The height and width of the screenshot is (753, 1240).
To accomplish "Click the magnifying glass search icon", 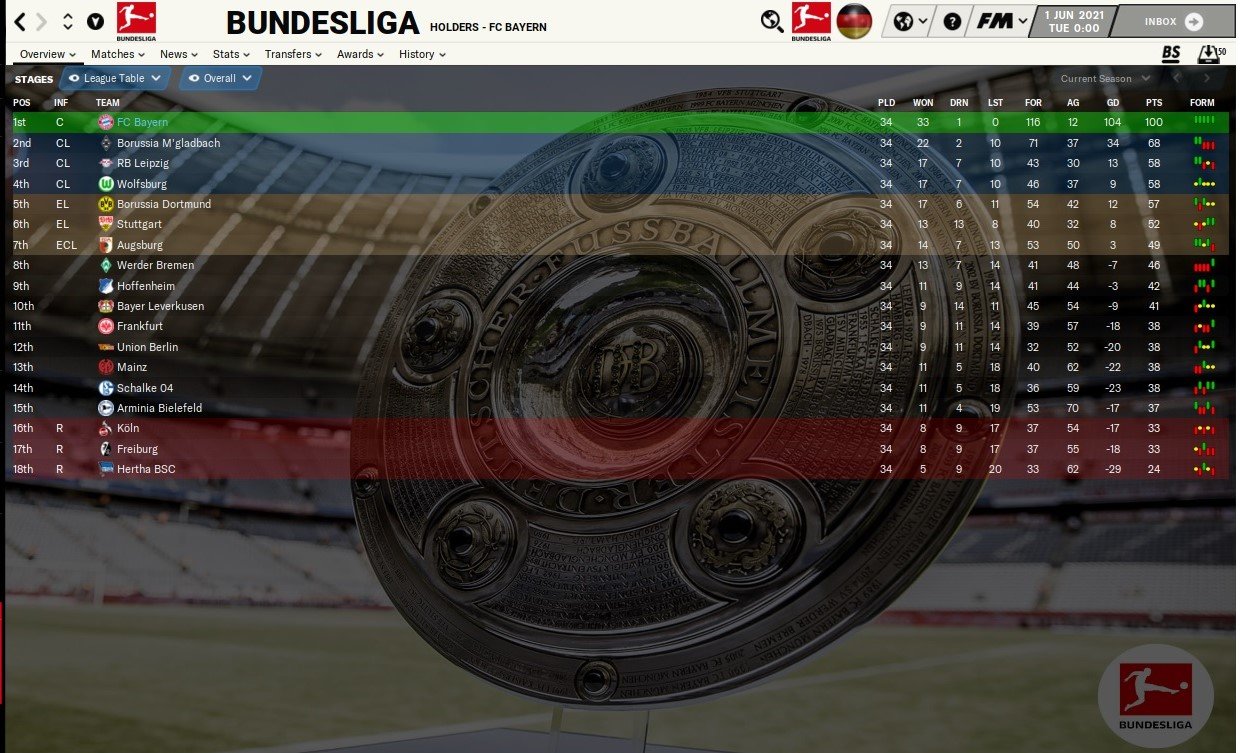I will point(772,21).
